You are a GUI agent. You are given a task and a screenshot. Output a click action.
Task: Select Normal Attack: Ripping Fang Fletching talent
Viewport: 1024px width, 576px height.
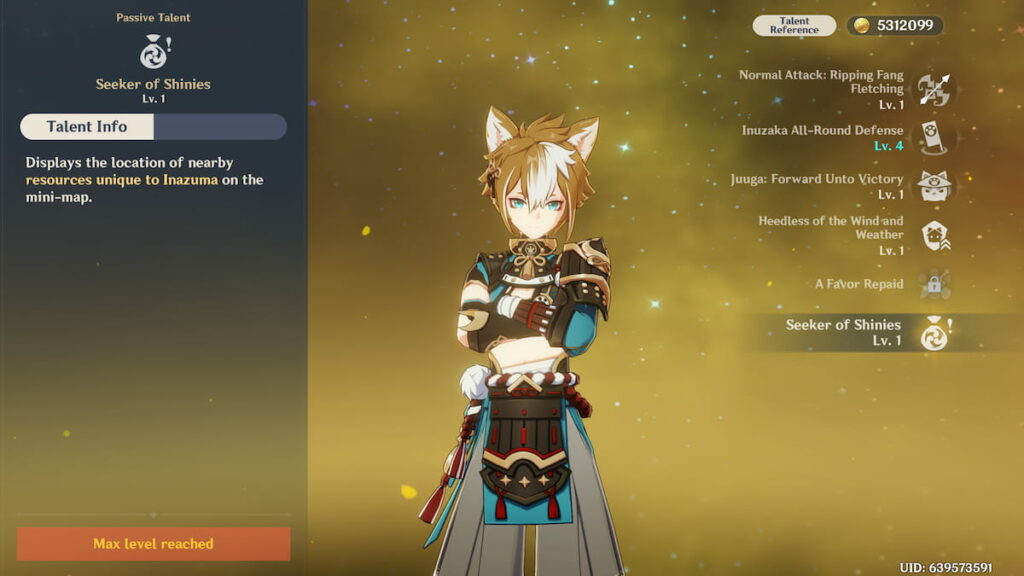tap(935, 90)
